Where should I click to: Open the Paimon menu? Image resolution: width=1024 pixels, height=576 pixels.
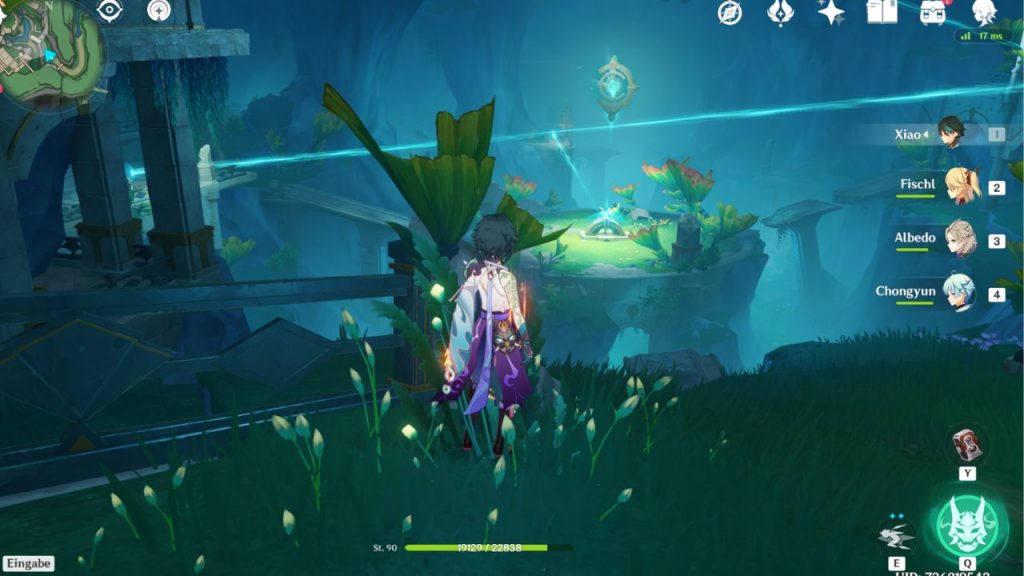coord(984,12)
